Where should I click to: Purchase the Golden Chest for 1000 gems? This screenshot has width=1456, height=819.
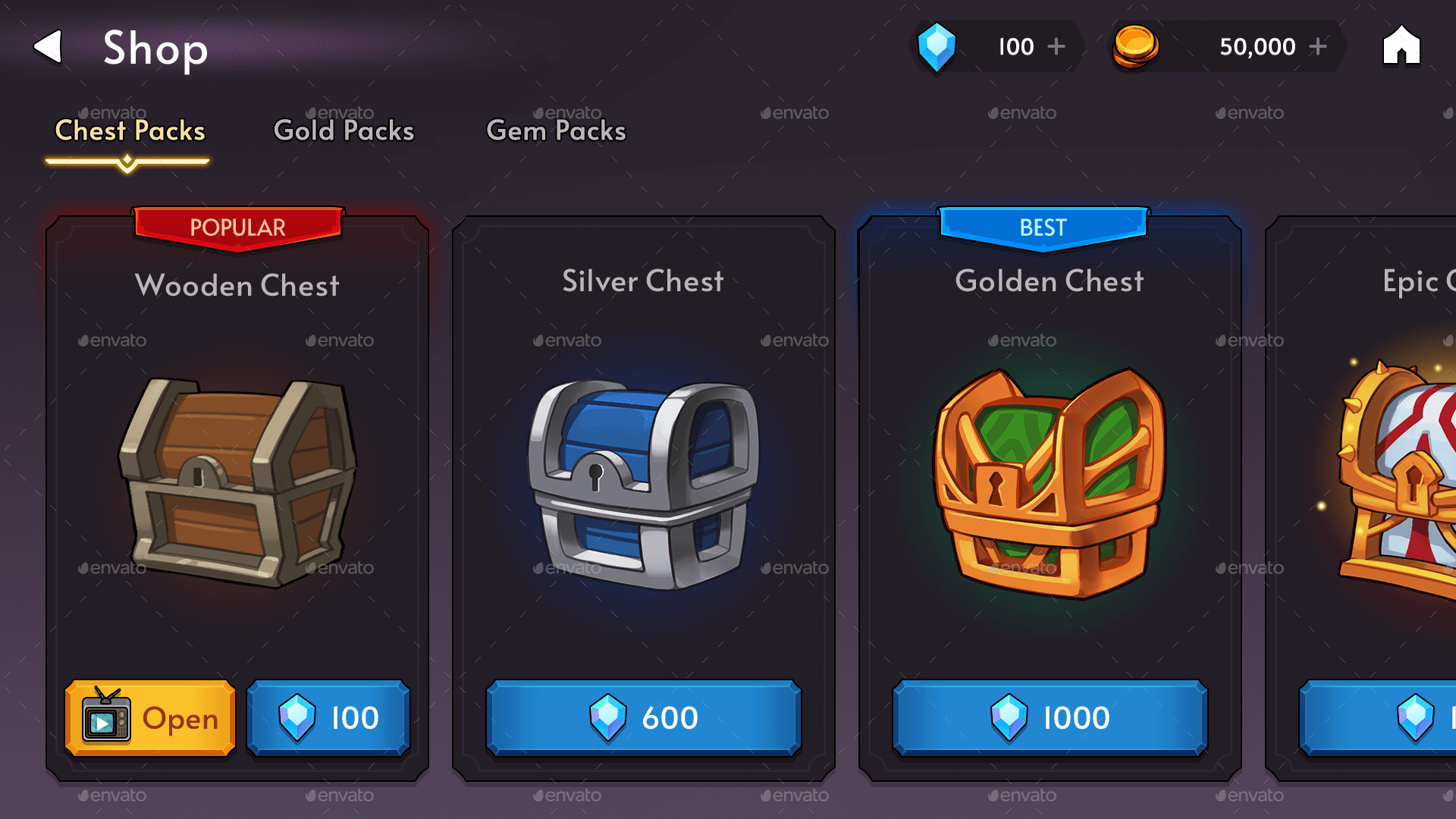[1049, 718]
